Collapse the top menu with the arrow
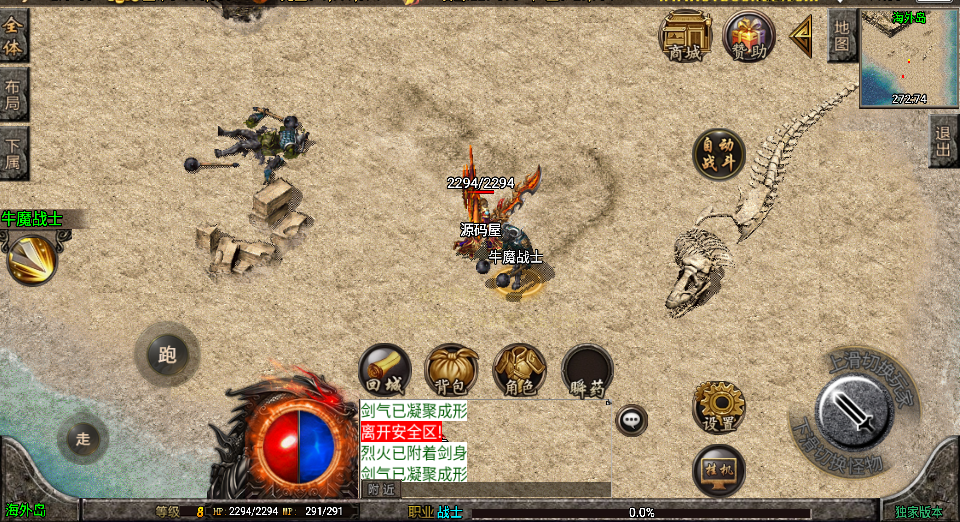The width and height of the screenshot is (960, 522). 801,37
